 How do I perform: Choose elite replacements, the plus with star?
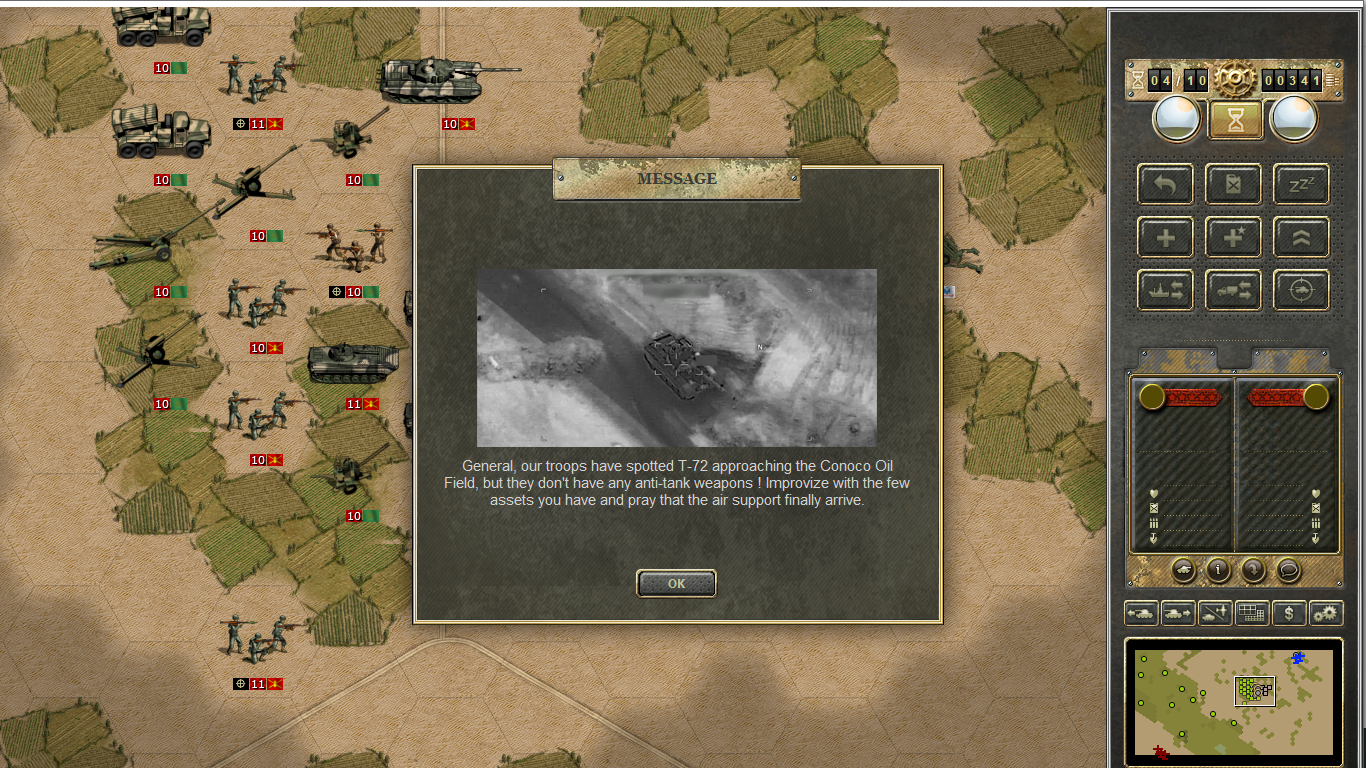tap(1233, 238)
